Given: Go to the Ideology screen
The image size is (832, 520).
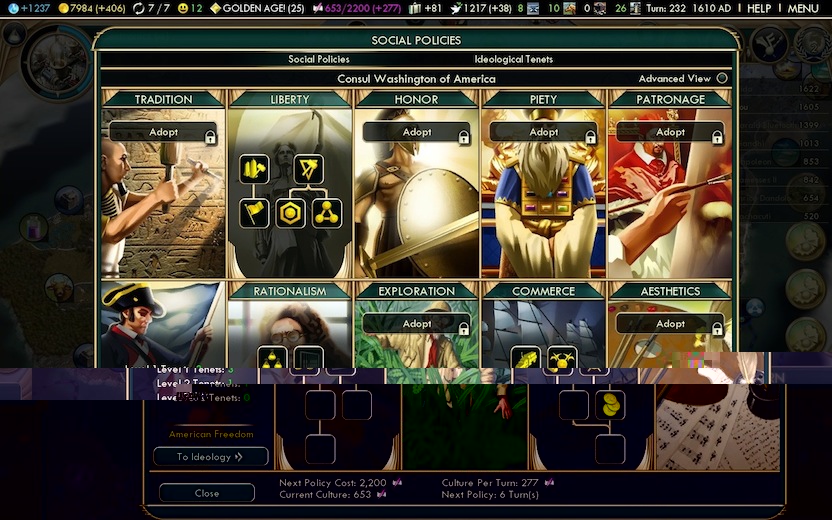Looking at the screenshot, I should tap(210, 457).
